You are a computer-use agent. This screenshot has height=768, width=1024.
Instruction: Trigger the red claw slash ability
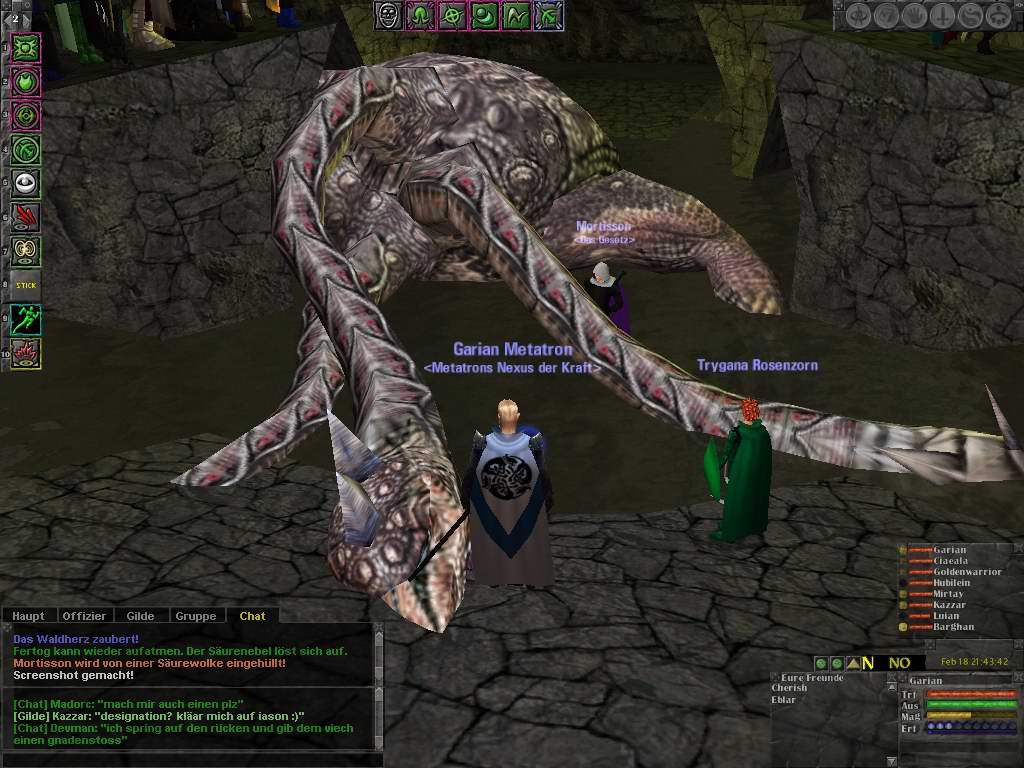[26, 216]
